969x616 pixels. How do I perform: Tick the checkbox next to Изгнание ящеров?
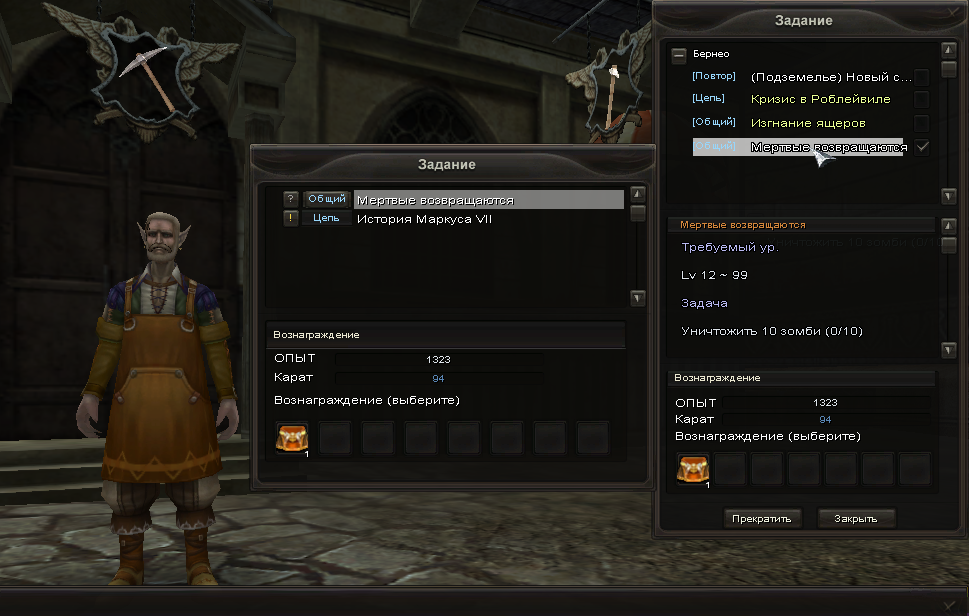(922, 123)
